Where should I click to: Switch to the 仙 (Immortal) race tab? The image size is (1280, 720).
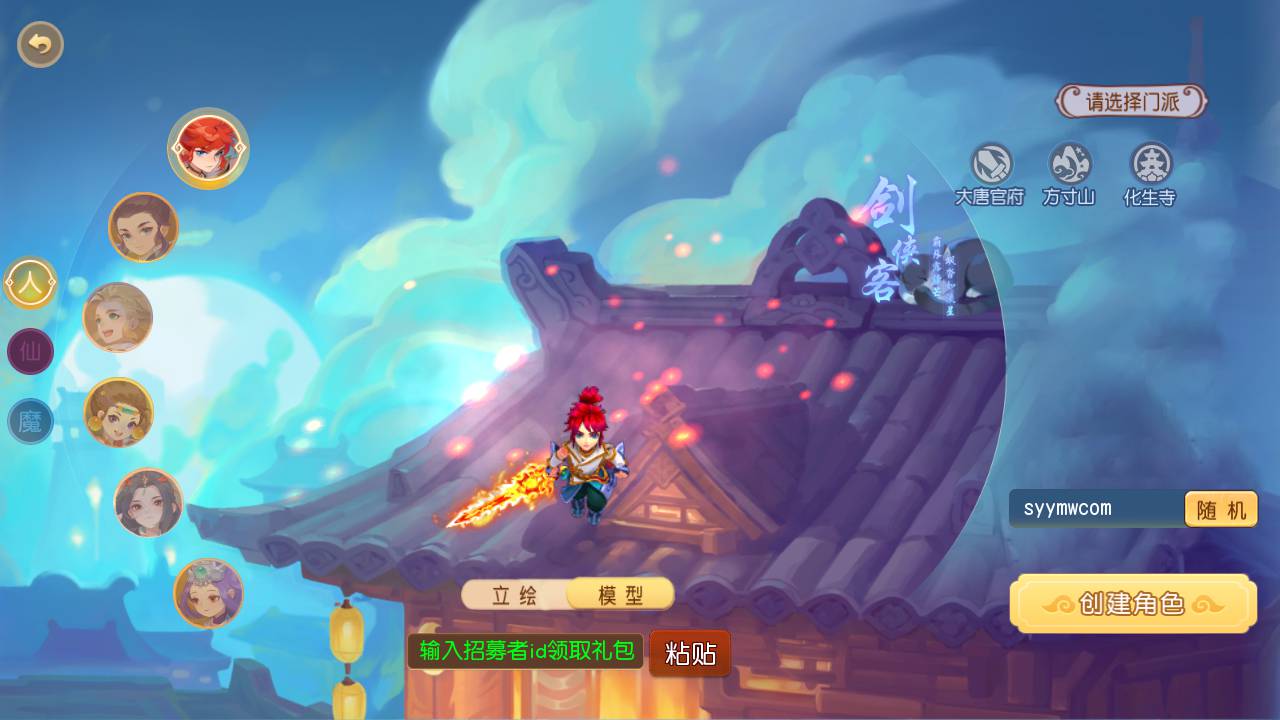30,351
